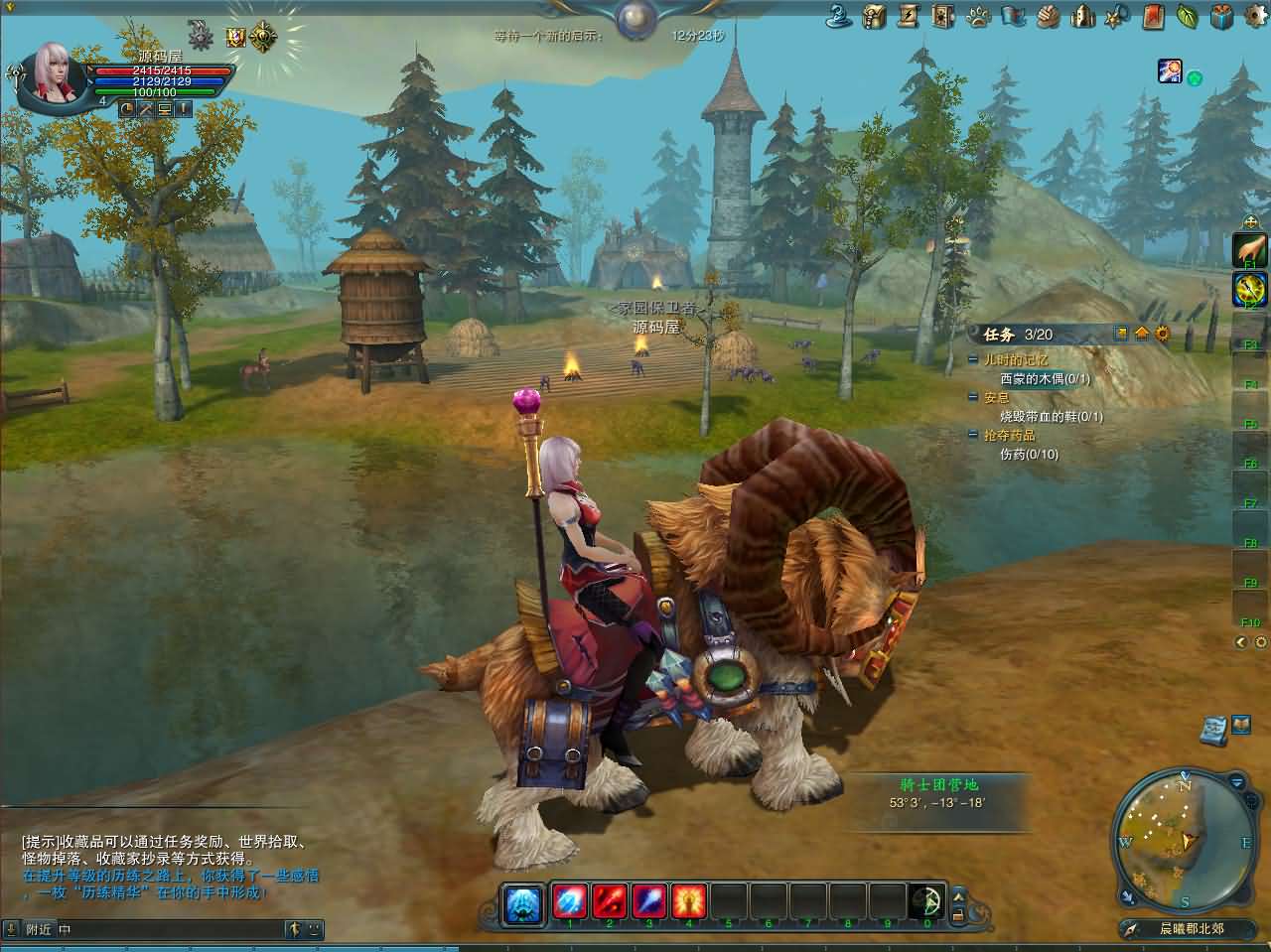Image resolution: width=1271 pixels, height=952 pixels.
Task: Use the red slash skill in slot 2
Action: coord(610,900)
